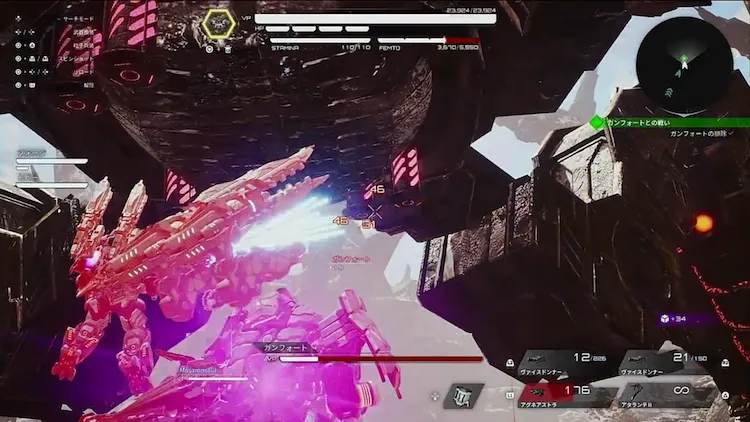This screenshot has height=422, width=750.
Task: Use the canister item slot icon
Action: [463, 396]
